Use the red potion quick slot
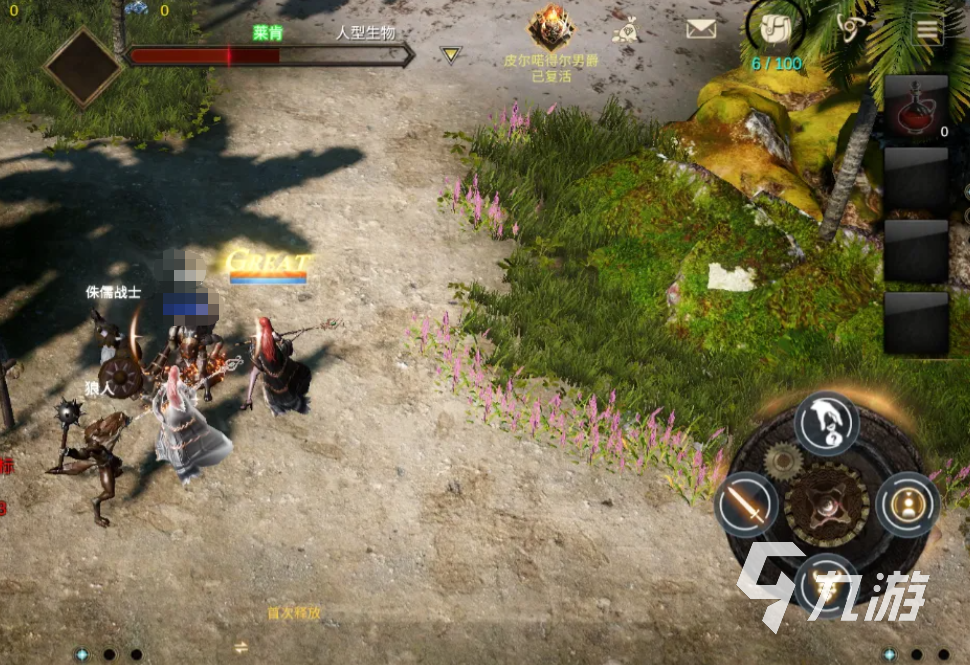Image resolution: width=970 pixels, height=665 pixels. click(915, 106)
